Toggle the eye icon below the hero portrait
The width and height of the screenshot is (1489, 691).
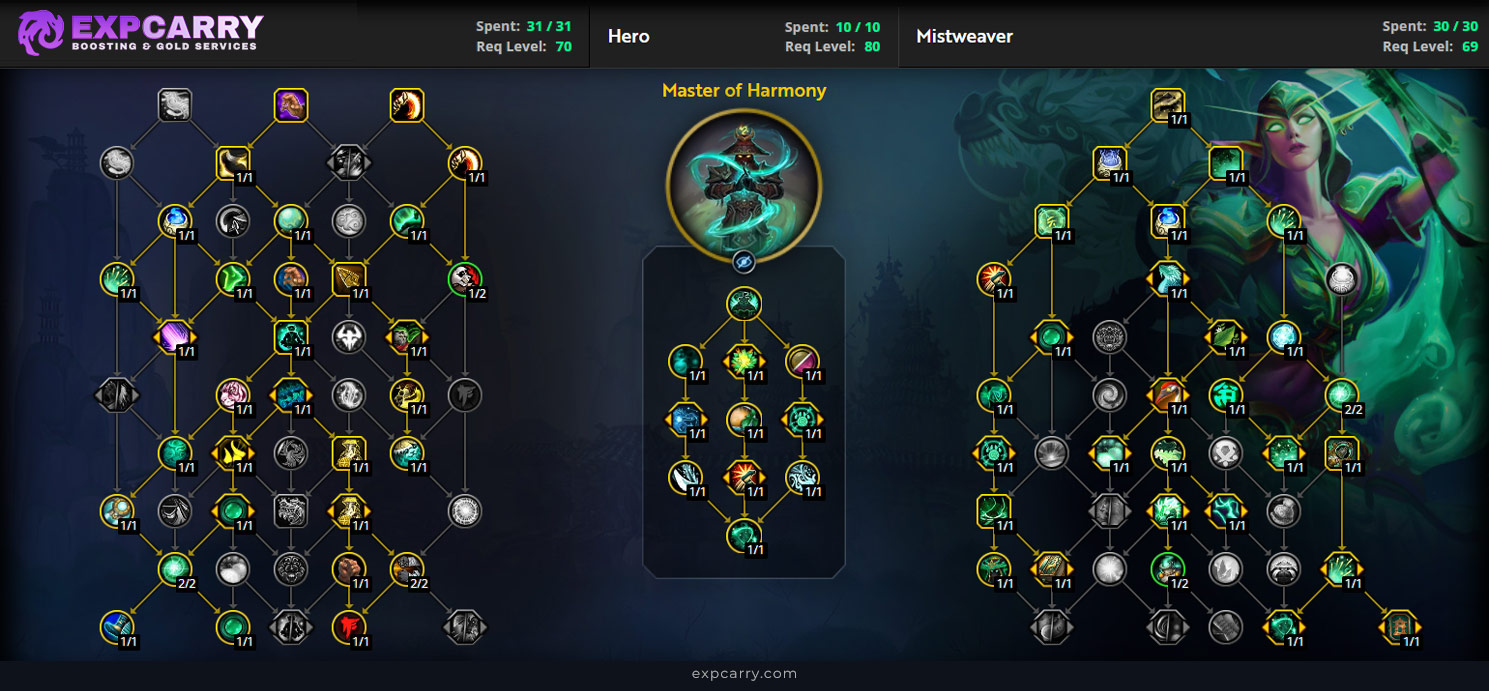(x=743, y=262)
